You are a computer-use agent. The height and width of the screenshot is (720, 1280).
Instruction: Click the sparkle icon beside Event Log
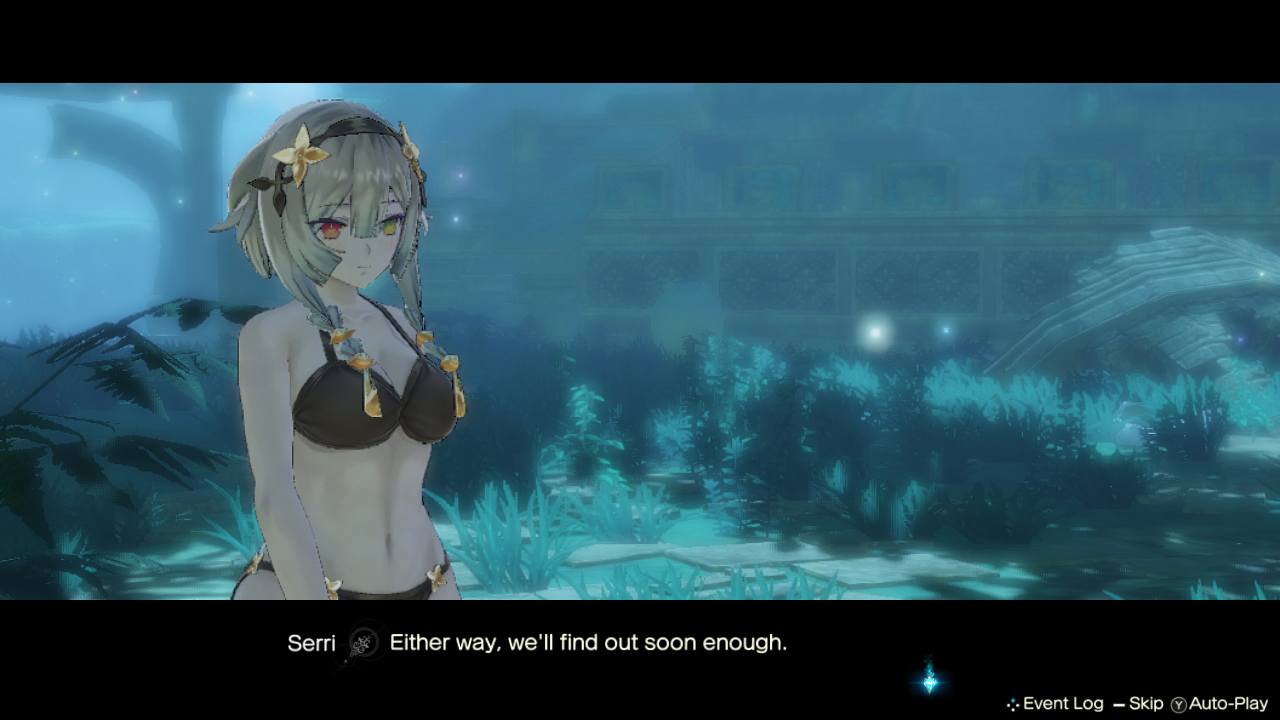[1013, 703]
